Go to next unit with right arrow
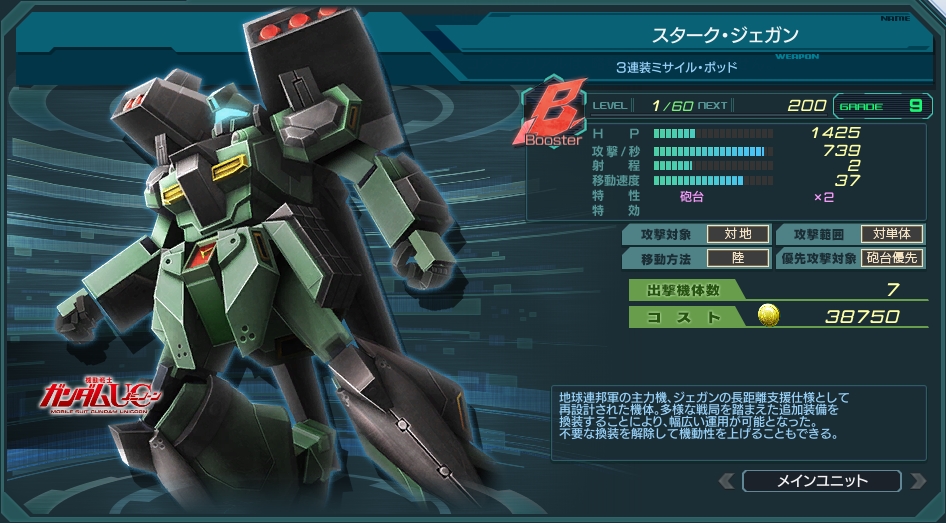946x523 pixels. click(x=918, y=481)
